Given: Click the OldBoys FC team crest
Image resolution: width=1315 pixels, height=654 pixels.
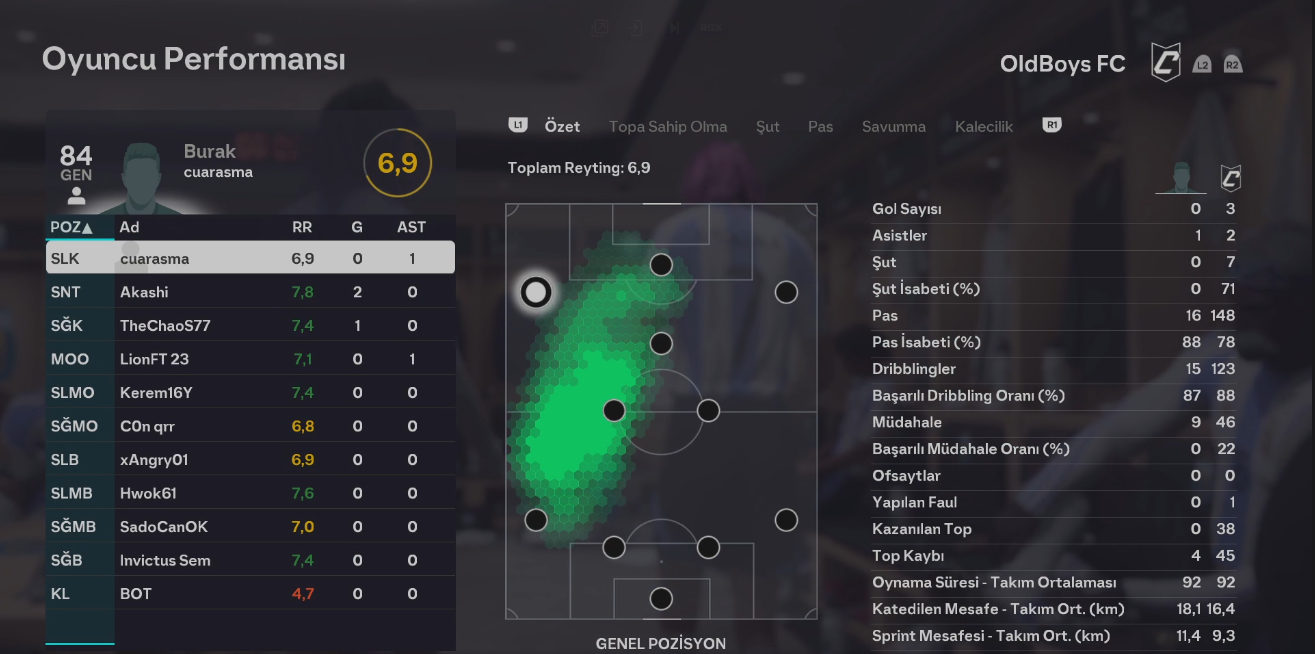Looking at the screenshot, I should 1165,63.
